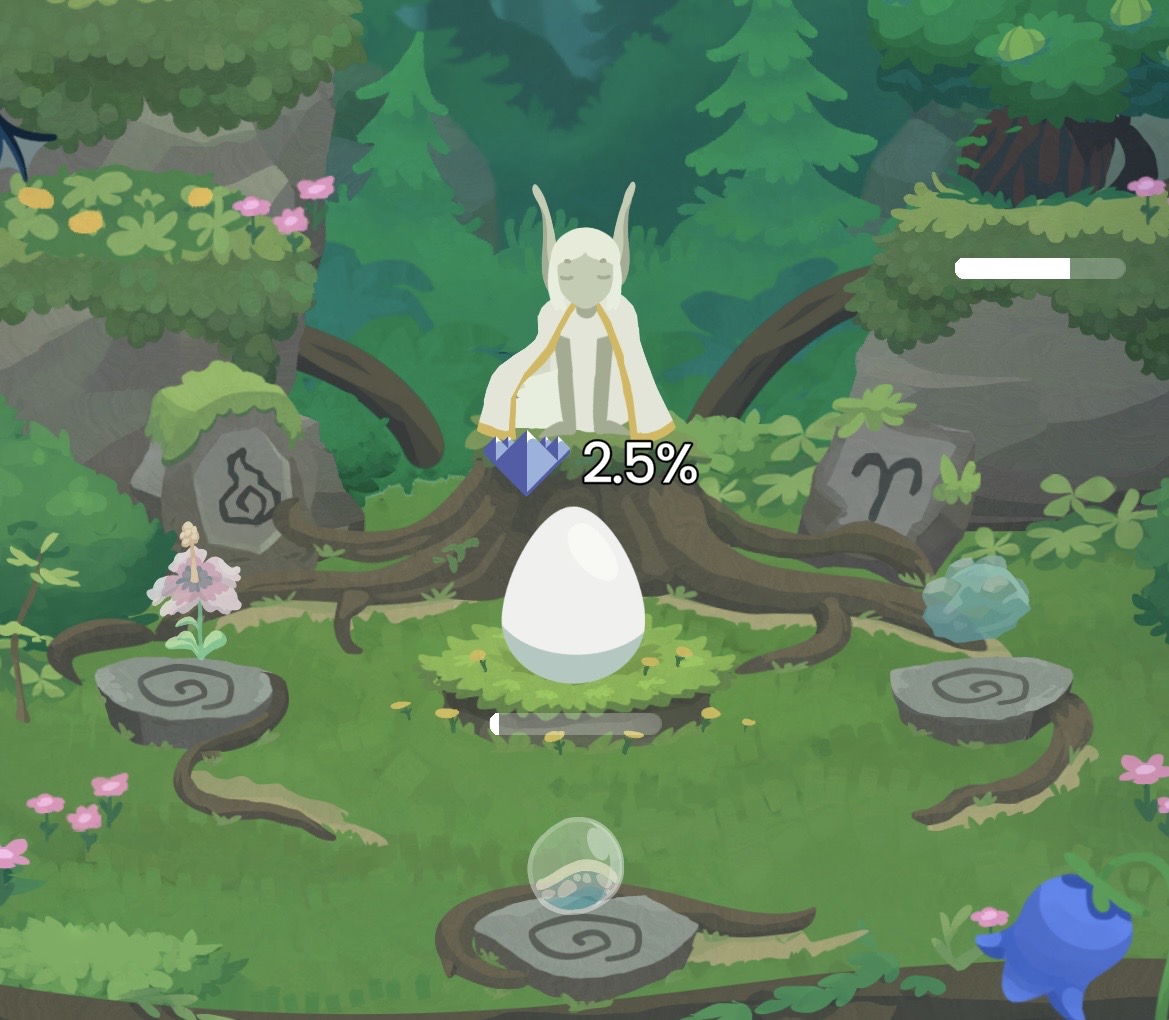Pick the water bubble on the spiral pedestal
Image resolution: width=1169 pixels, height=1020 pixels.
(575, 866)
